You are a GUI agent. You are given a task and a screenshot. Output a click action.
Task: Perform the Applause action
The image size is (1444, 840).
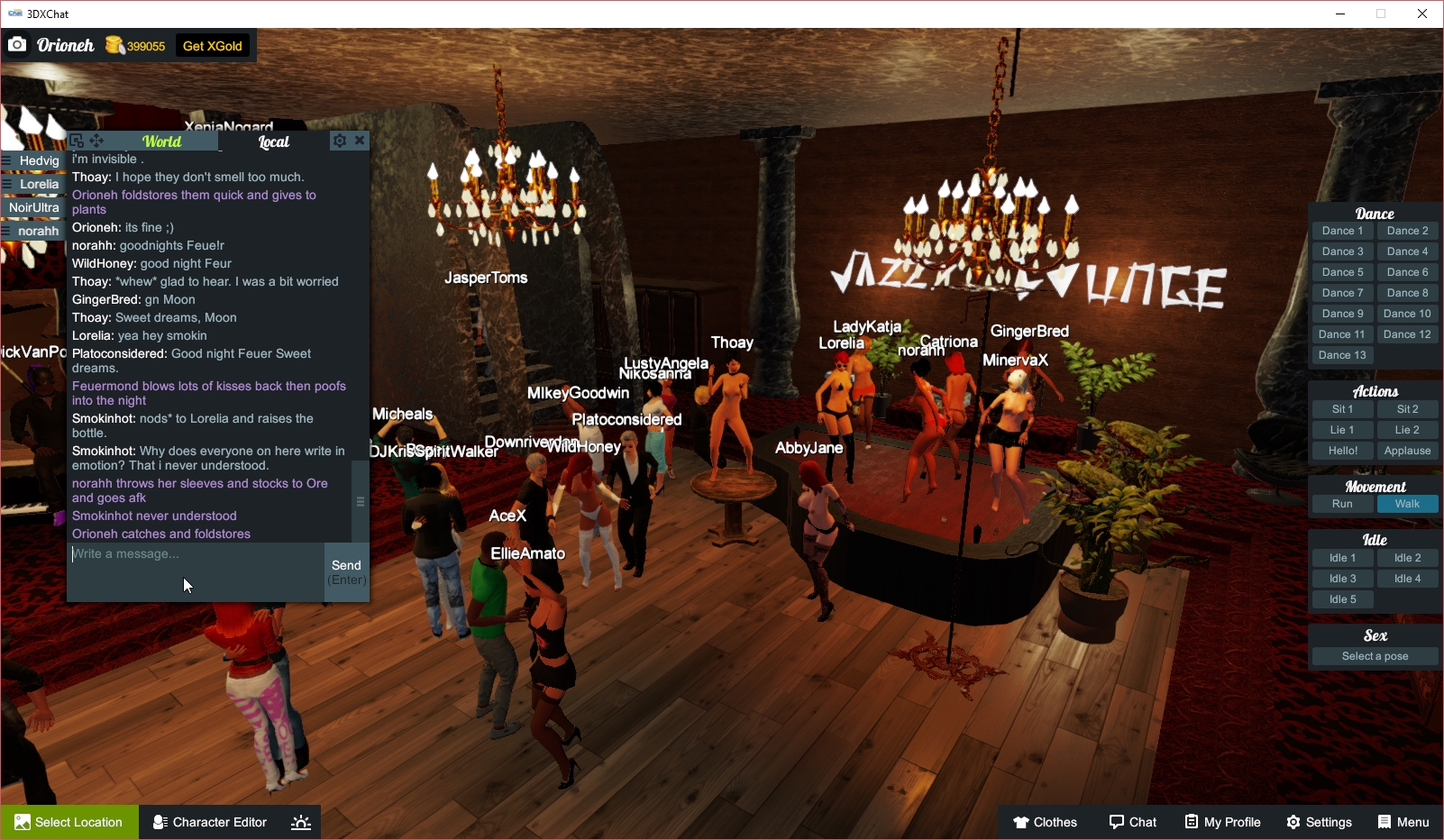click(1407, 450)
